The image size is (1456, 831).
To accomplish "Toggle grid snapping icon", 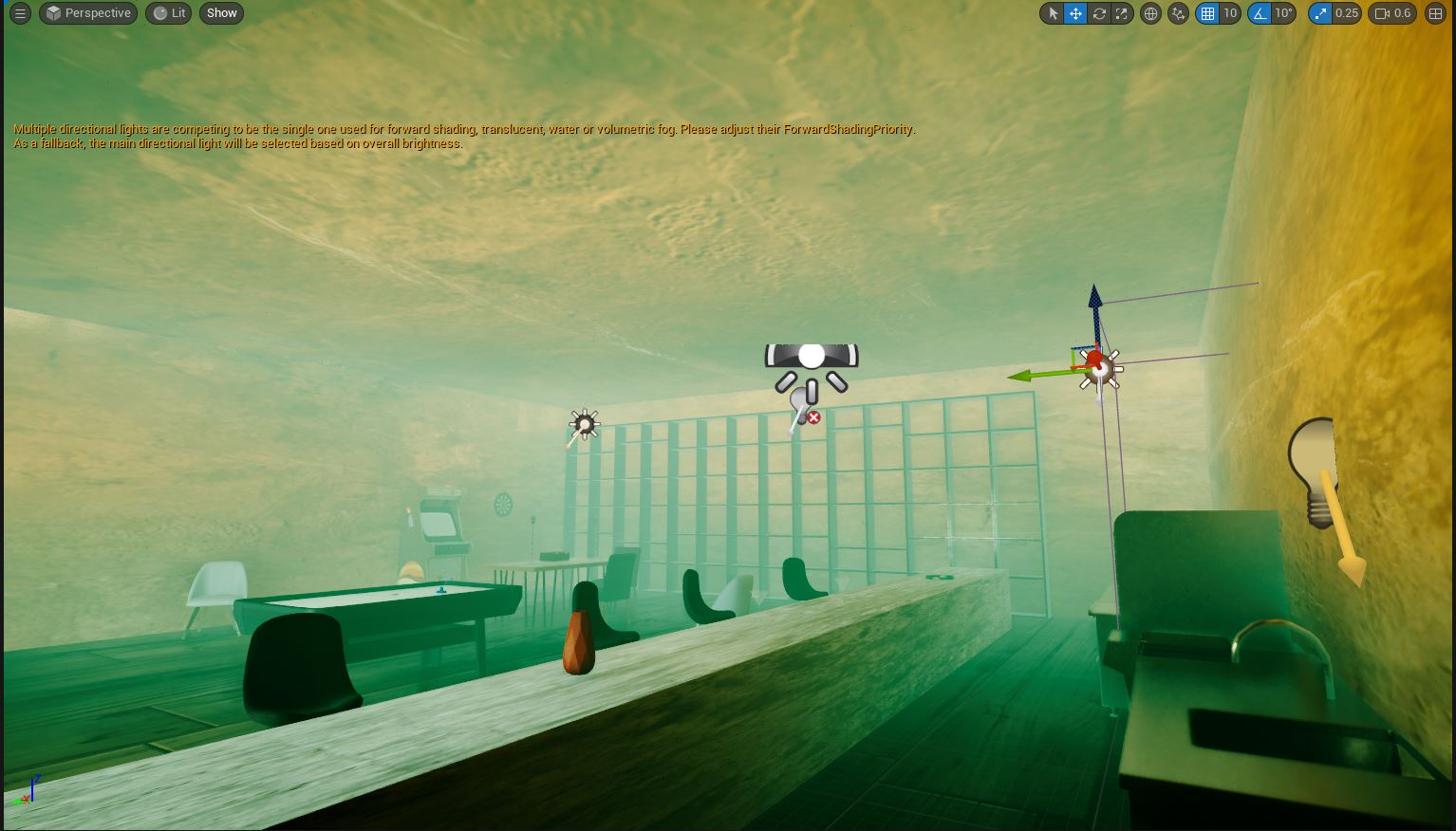I will pos(1207,13).
